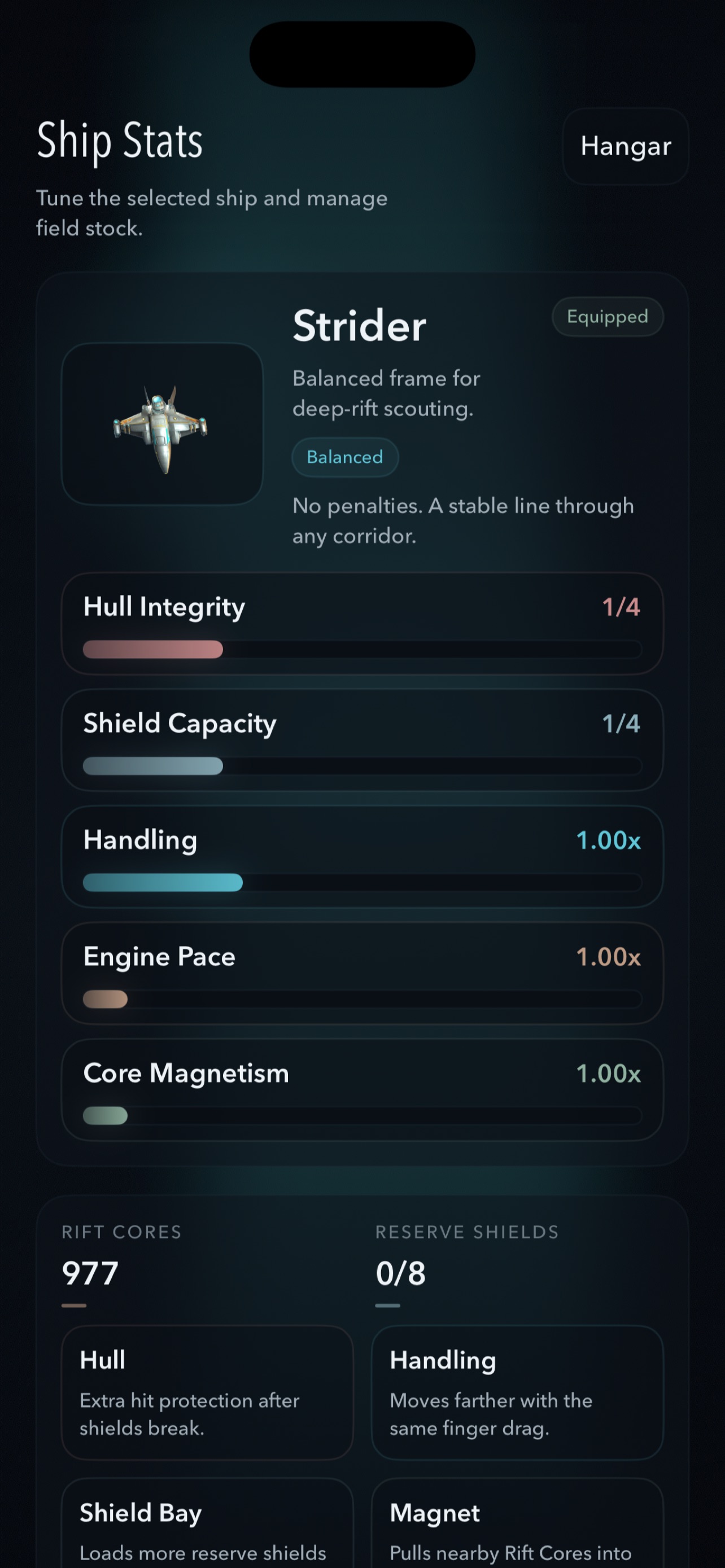Click the Ship Stats title
The image size is (725, 1568).
(120, 141)
